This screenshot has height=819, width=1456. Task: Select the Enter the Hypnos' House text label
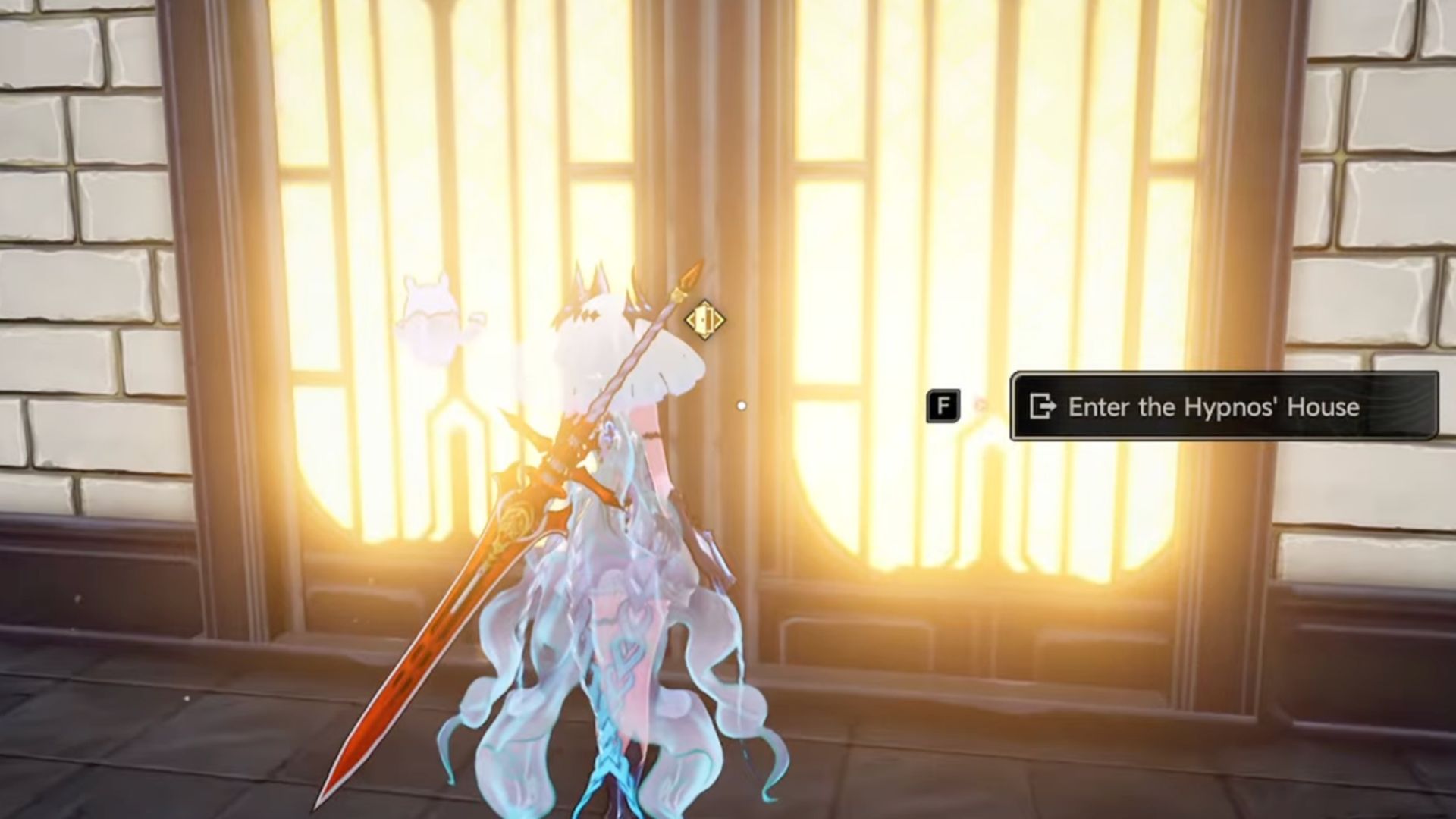(x=1213, y=407)
